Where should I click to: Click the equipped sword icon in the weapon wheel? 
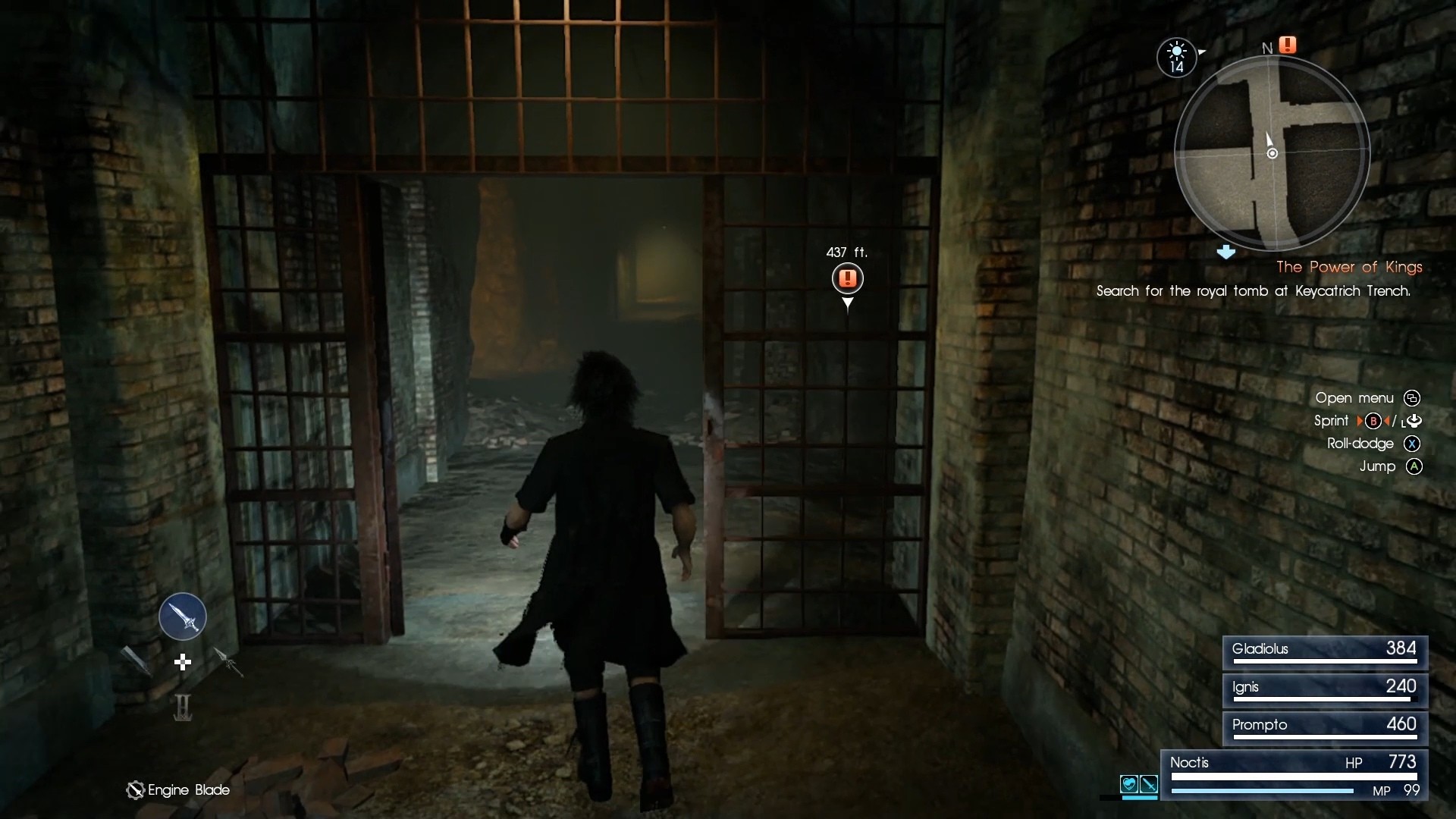pyautogui.click(x=182, y=616)
